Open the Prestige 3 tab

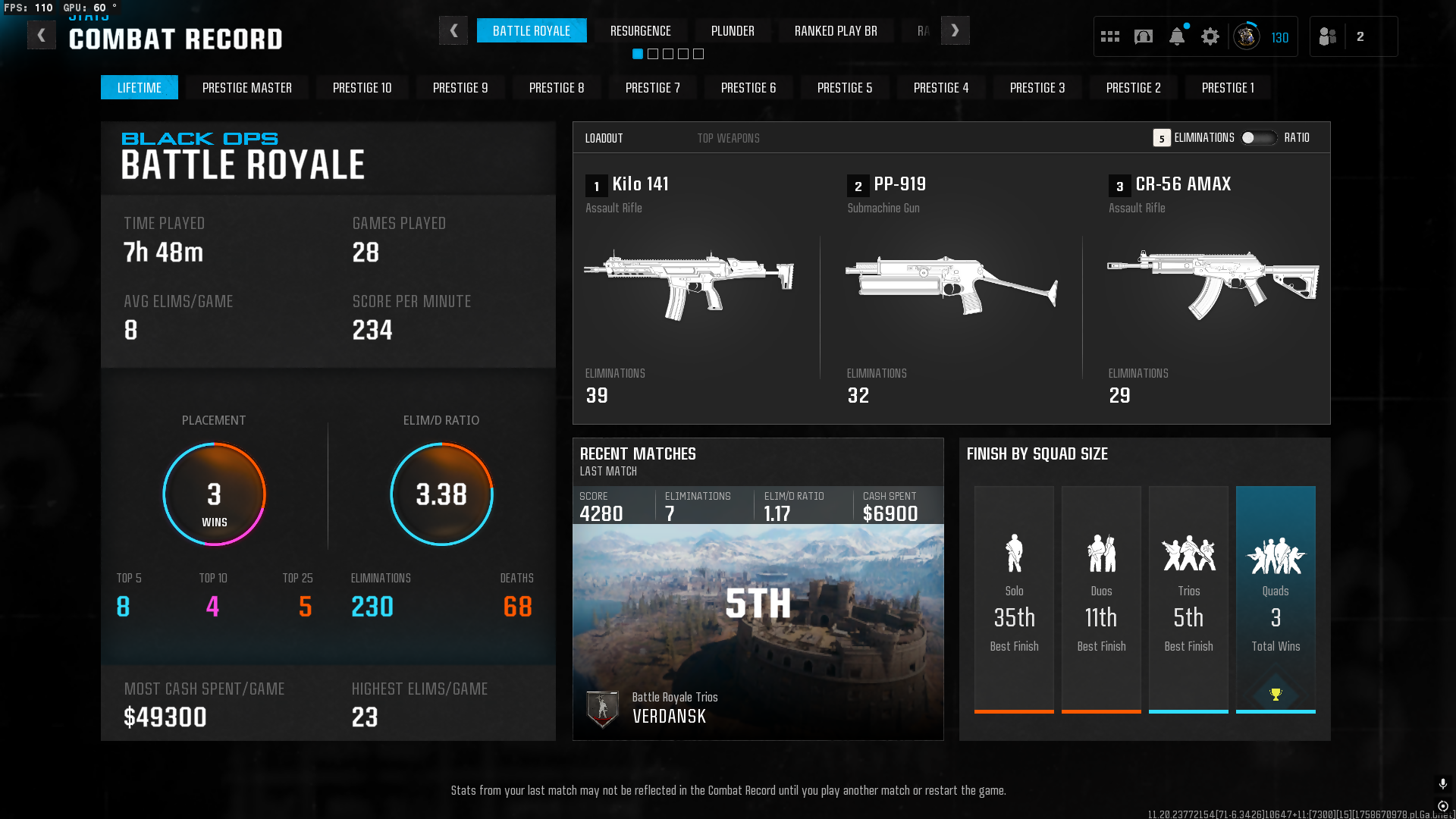coord(1037,88)
